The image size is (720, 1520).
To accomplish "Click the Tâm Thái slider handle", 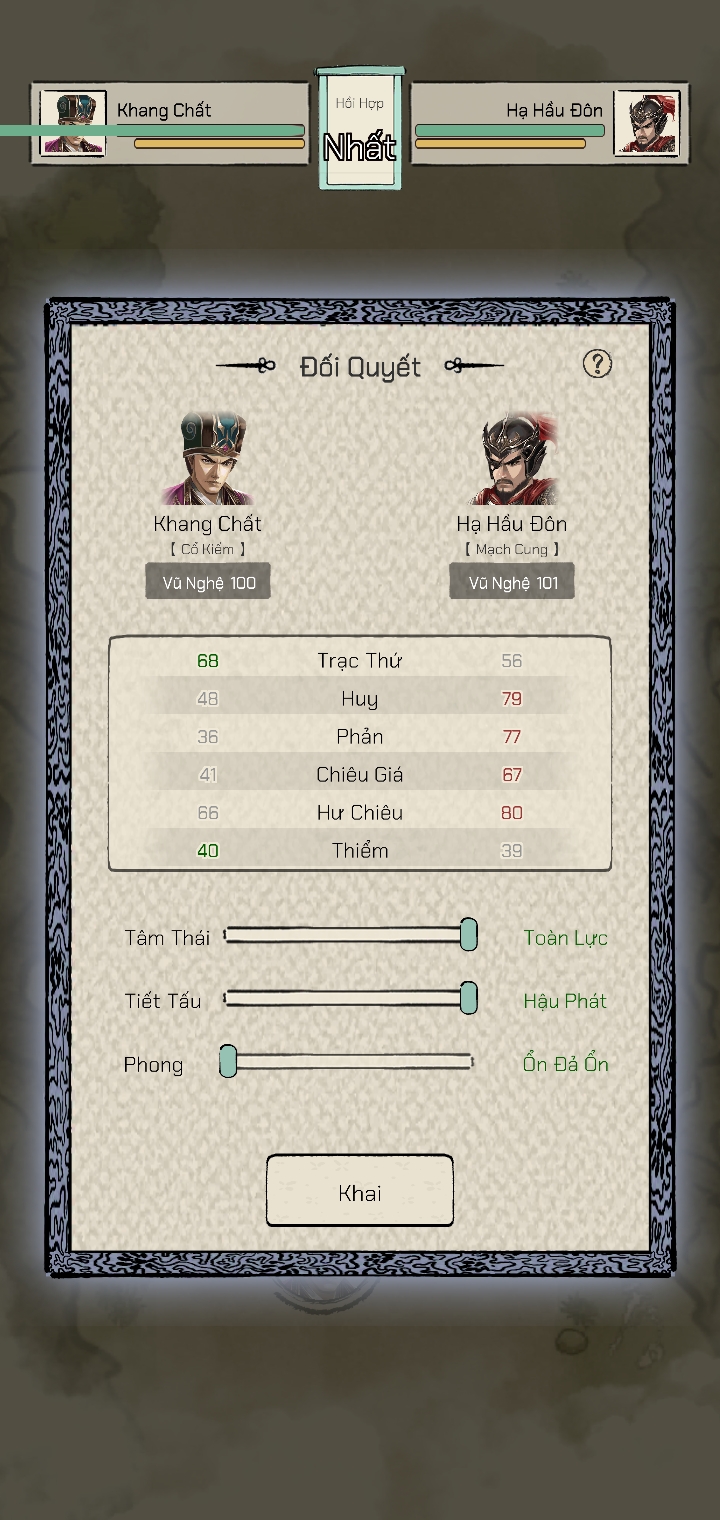I will (x=468, y=935).
